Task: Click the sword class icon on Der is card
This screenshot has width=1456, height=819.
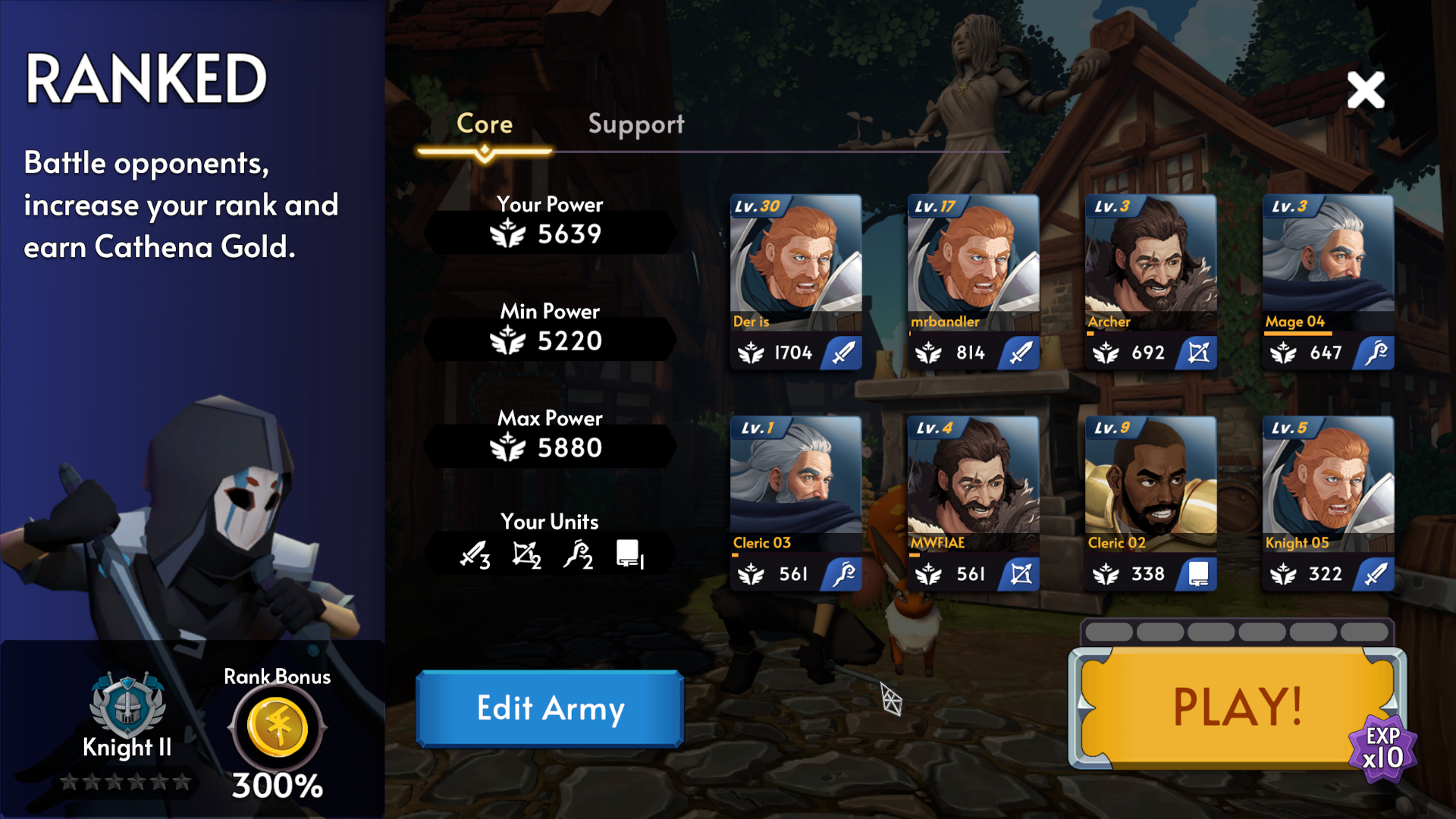Action: (x=844, y=352)
